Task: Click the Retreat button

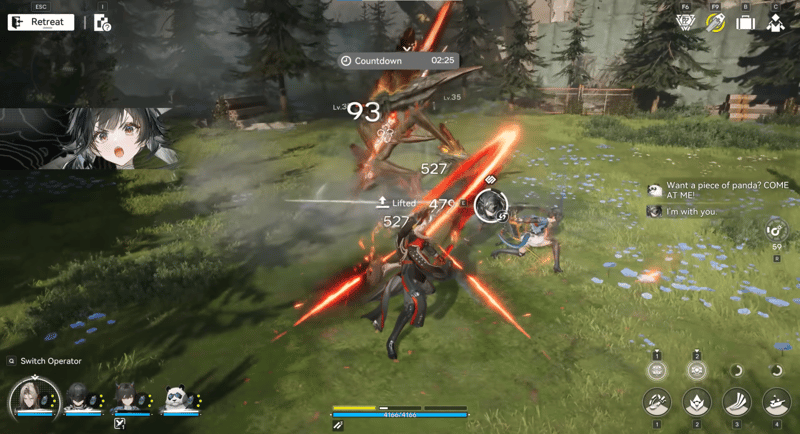Action: tap(41, 22)
